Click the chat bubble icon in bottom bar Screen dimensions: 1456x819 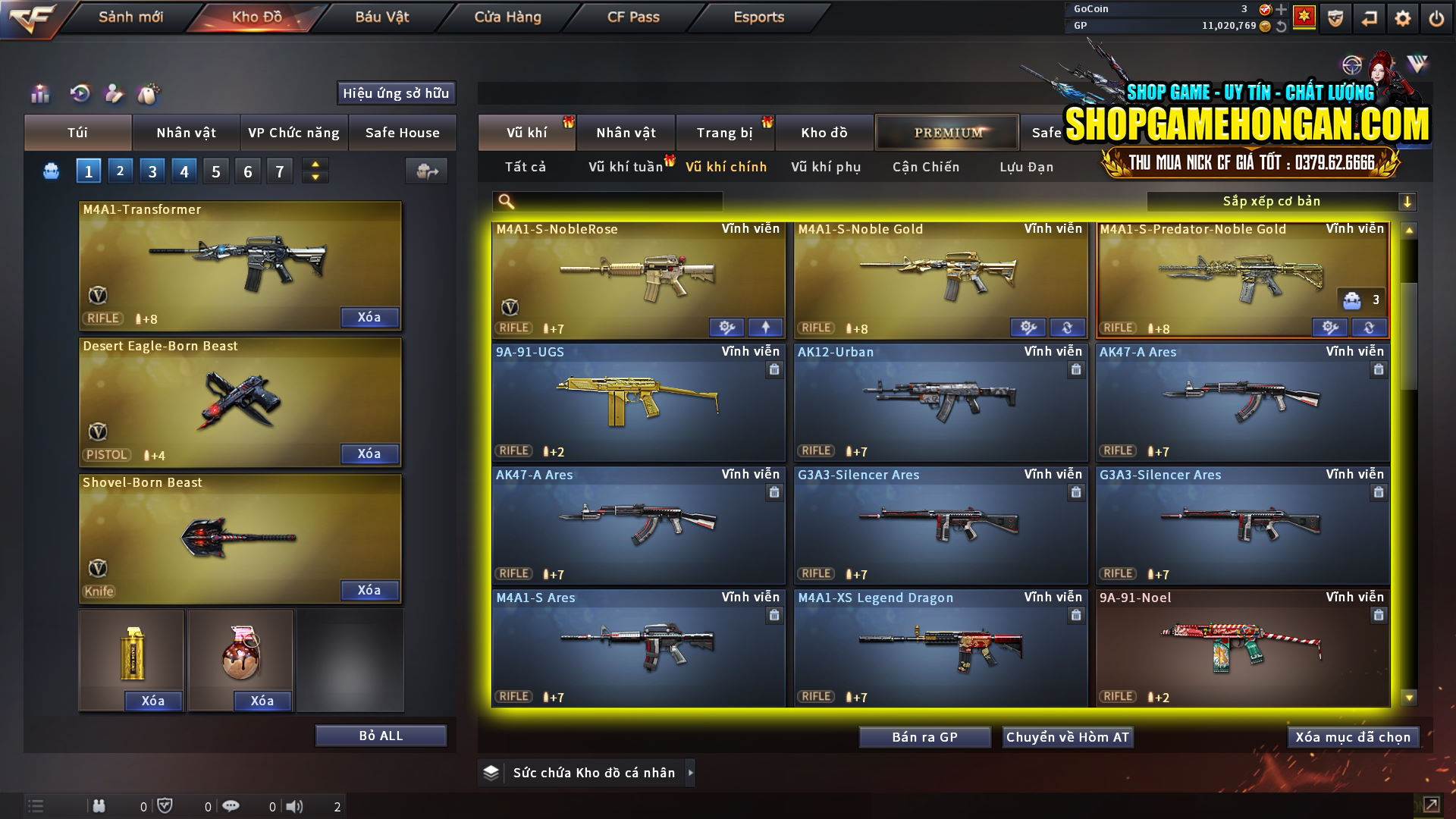pos(231,805)
